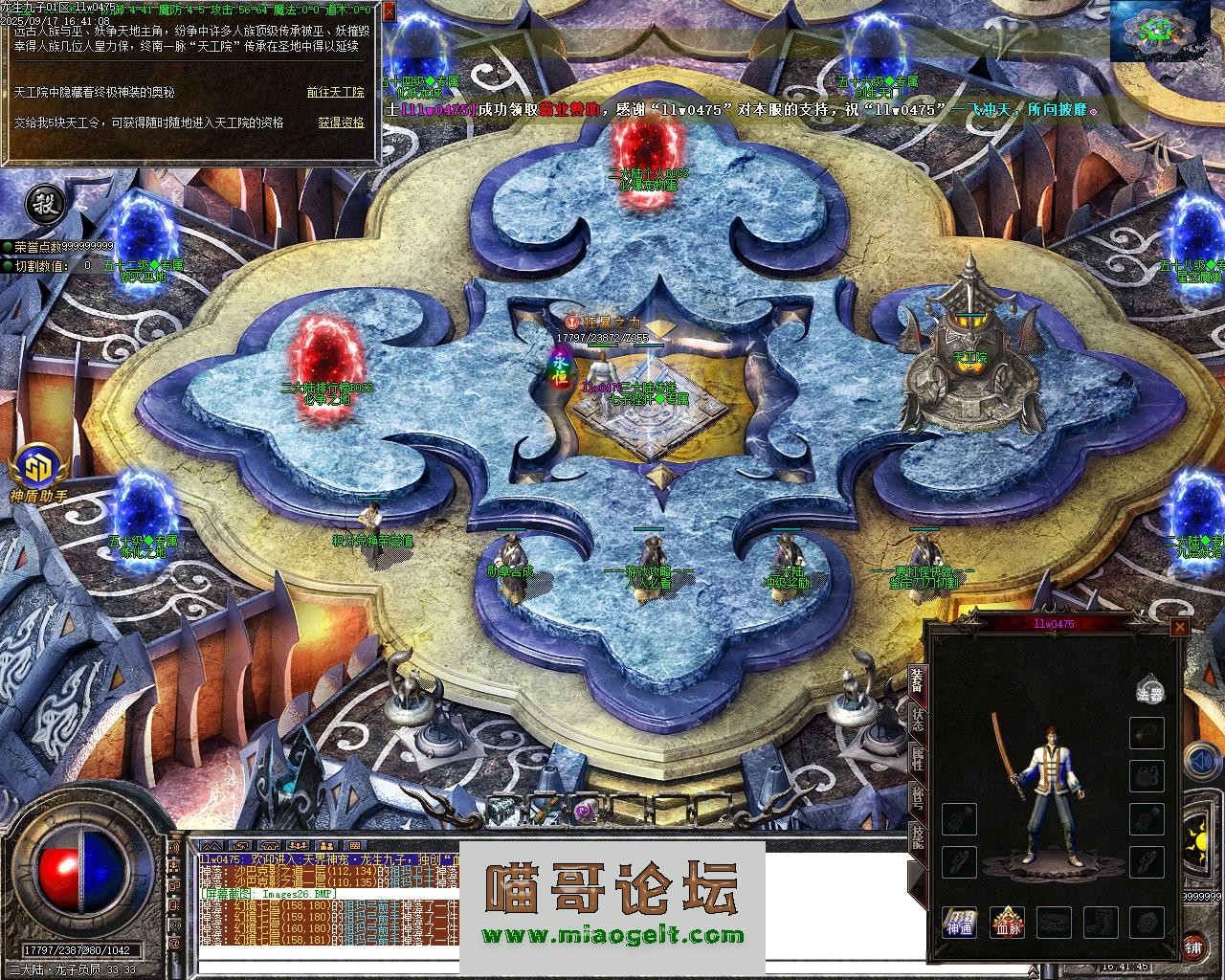Image resolution: width=1225 pixels, height=980 pixels.
Task: Close the NPC dialogue window
Action: click(x=389, y=11)
